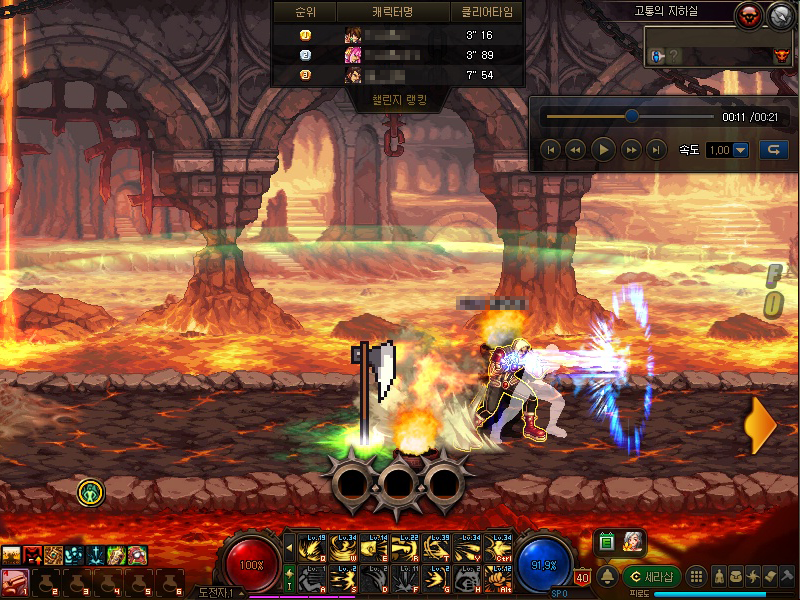Rewind the replay
Screen dimensions: 800x600
click(575, 150)
